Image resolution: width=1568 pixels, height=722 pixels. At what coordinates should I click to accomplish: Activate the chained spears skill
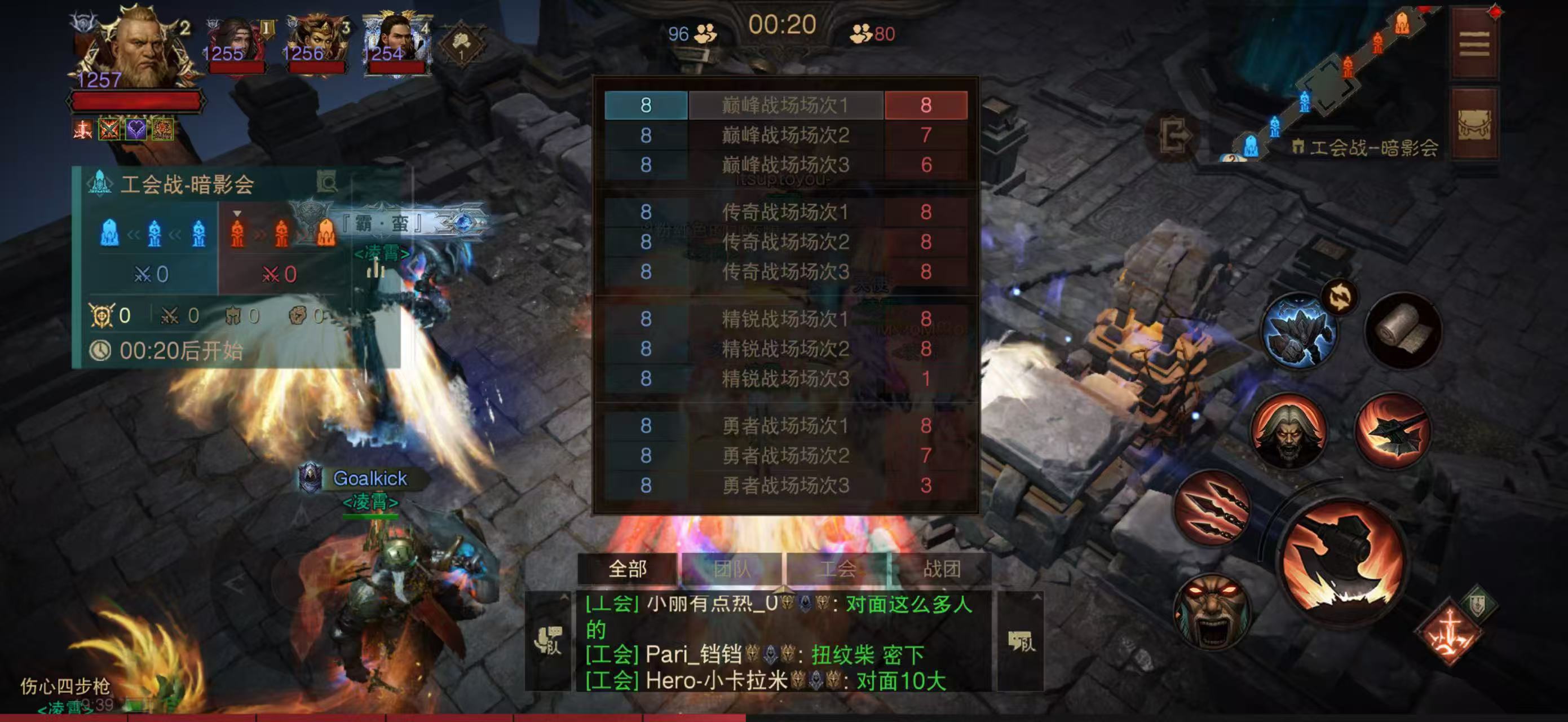tap(1211, 509)
